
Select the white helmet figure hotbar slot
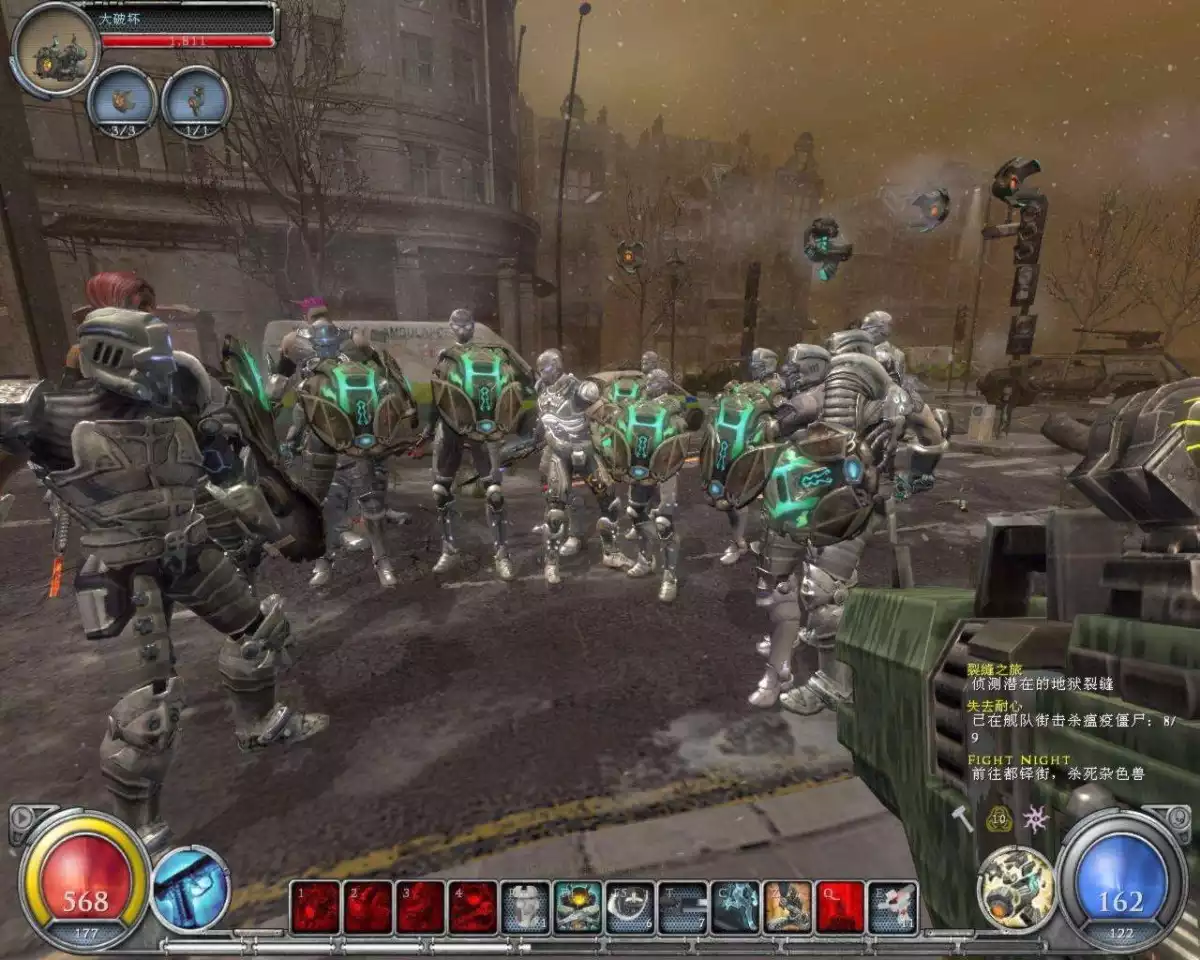tap(525, 907)
